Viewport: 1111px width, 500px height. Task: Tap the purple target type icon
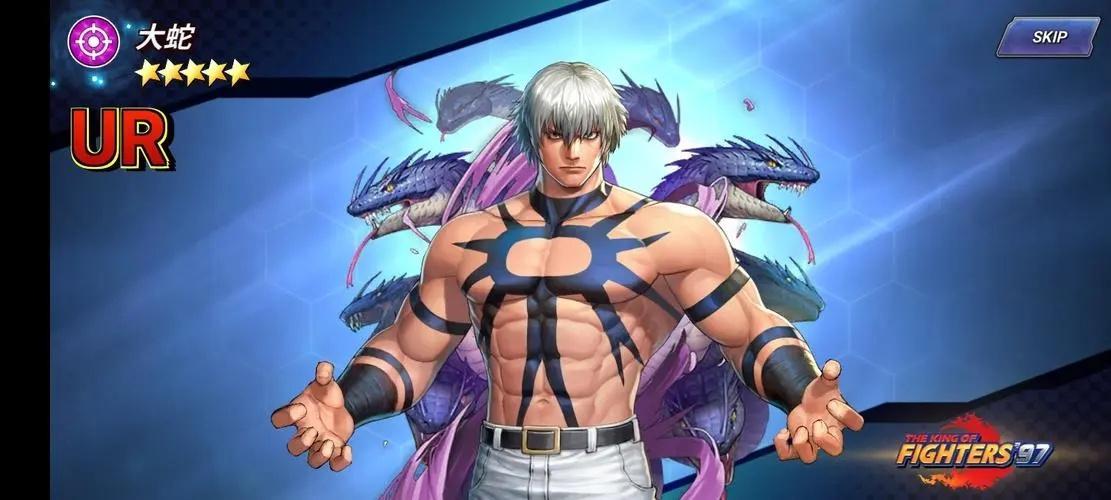tap(93, 42)
